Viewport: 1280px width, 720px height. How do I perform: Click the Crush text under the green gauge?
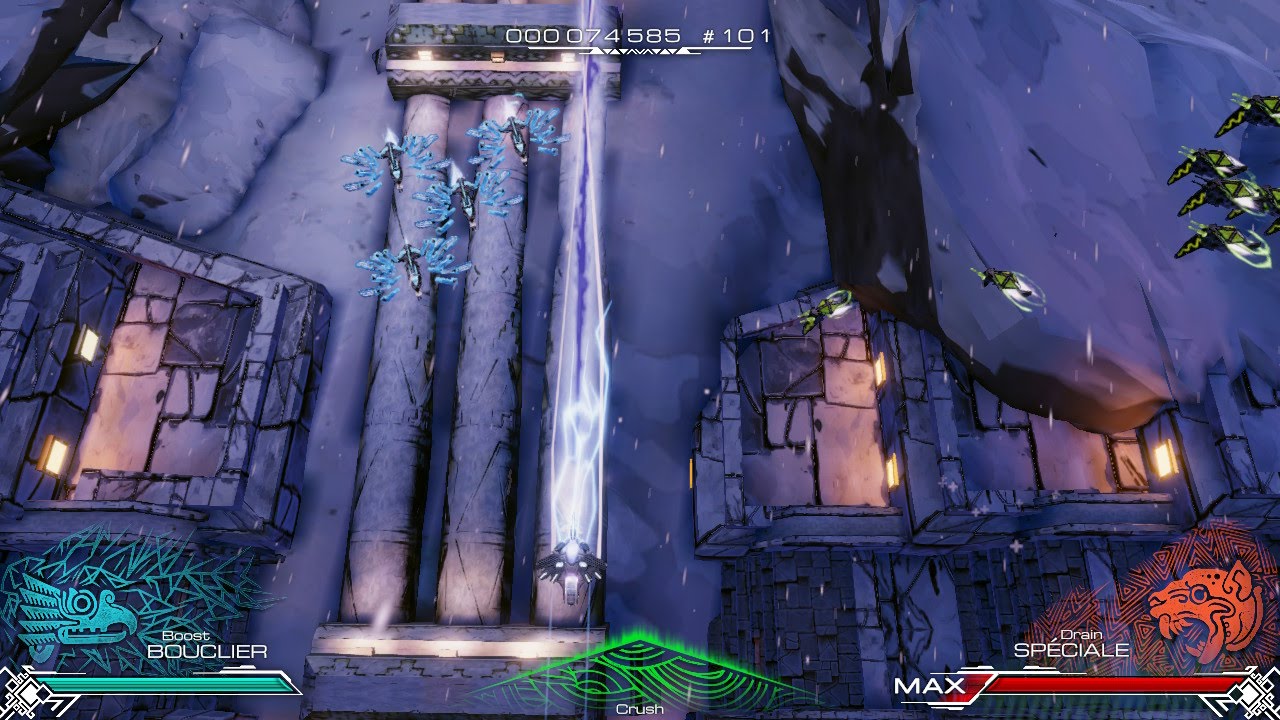640,707
